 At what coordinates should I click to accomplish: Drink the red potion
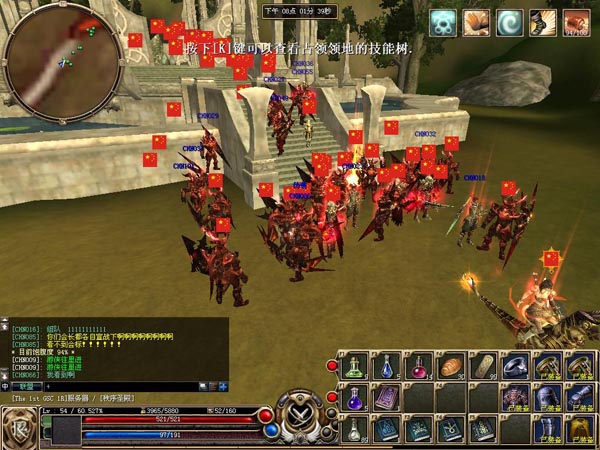click(x=419, y=366)
